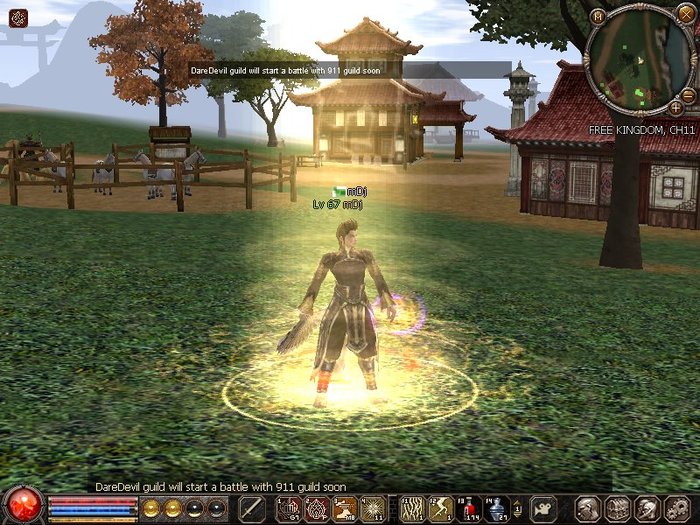
Task: Click the red orb button beside the health bar
Action: pos(24,505)
